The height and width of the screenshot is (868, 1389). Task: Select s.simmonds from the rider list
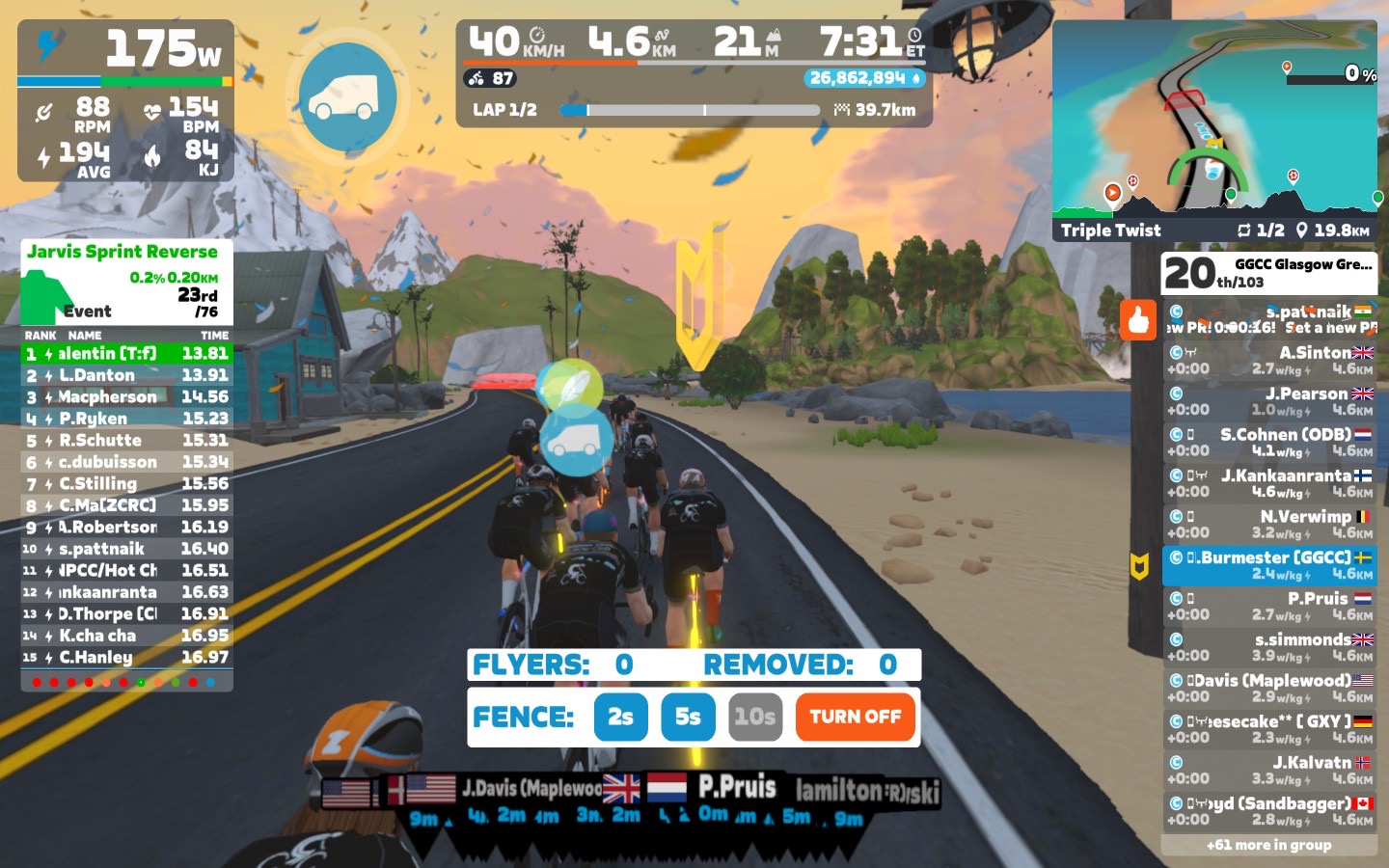[1269, 647]
